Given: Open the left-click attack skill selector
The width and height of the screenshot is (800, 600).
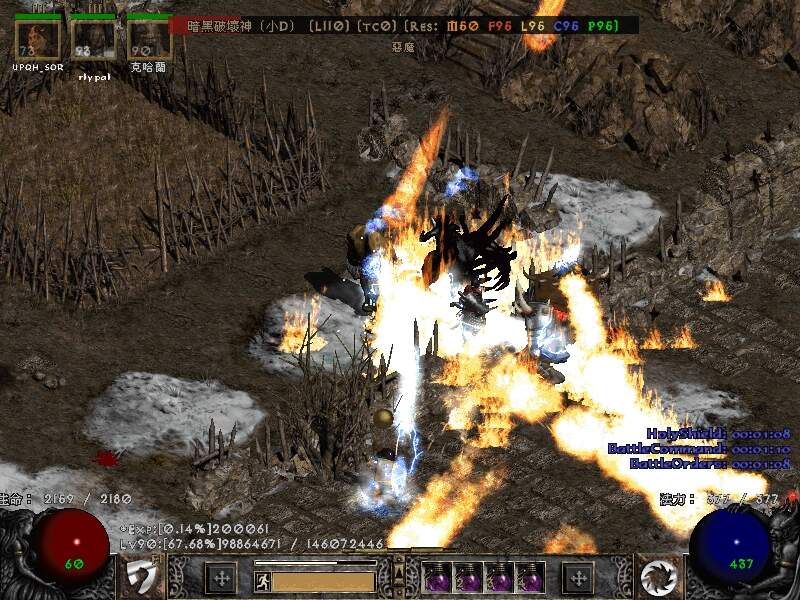Looking at the screenshot, I should [143, 577].
